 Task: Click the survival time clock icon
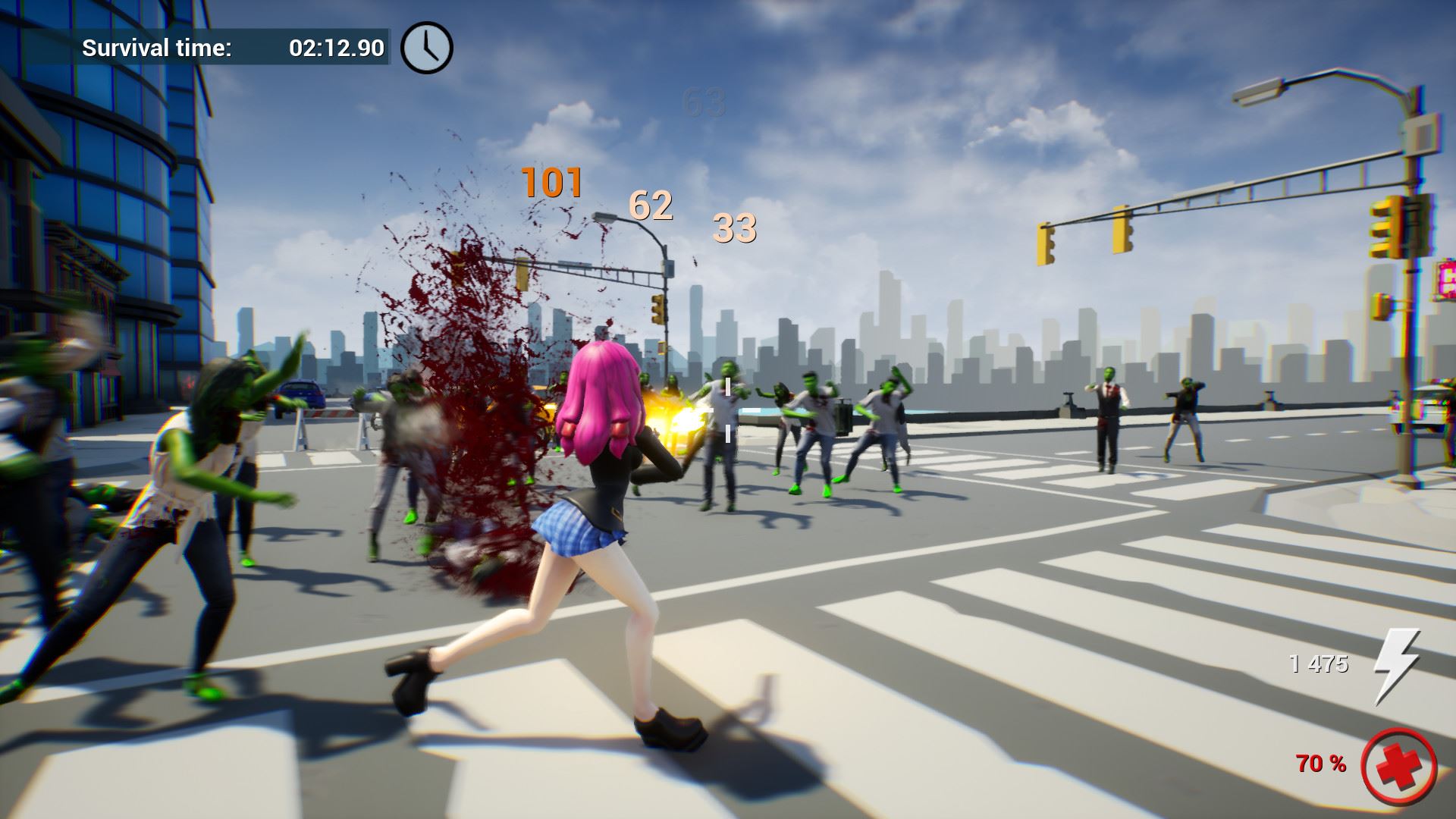tap(426, 47)
